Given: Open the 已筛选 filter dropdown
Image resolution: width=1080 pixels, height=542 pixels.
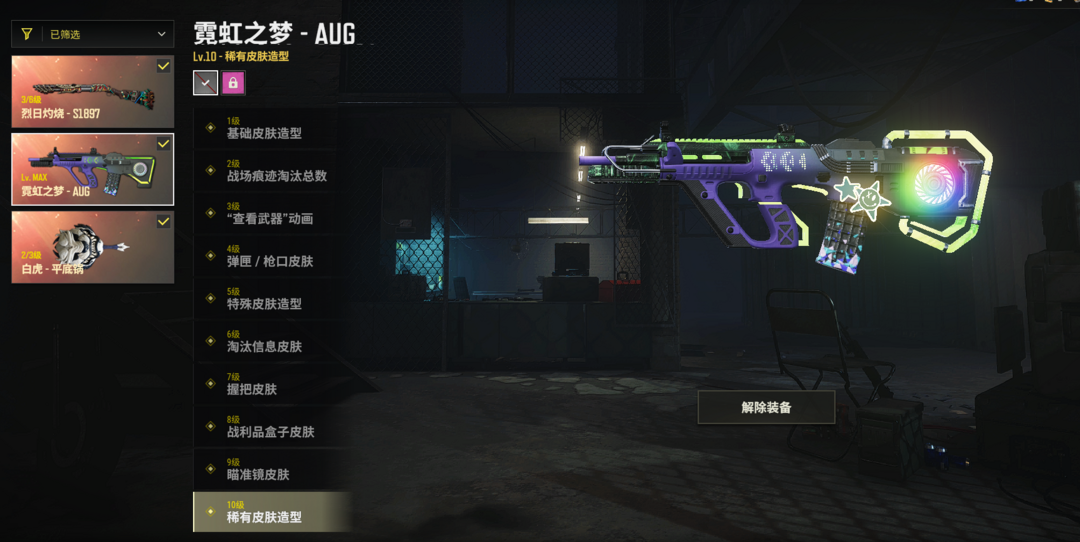Looking at the screenshot, I should 93,34.
